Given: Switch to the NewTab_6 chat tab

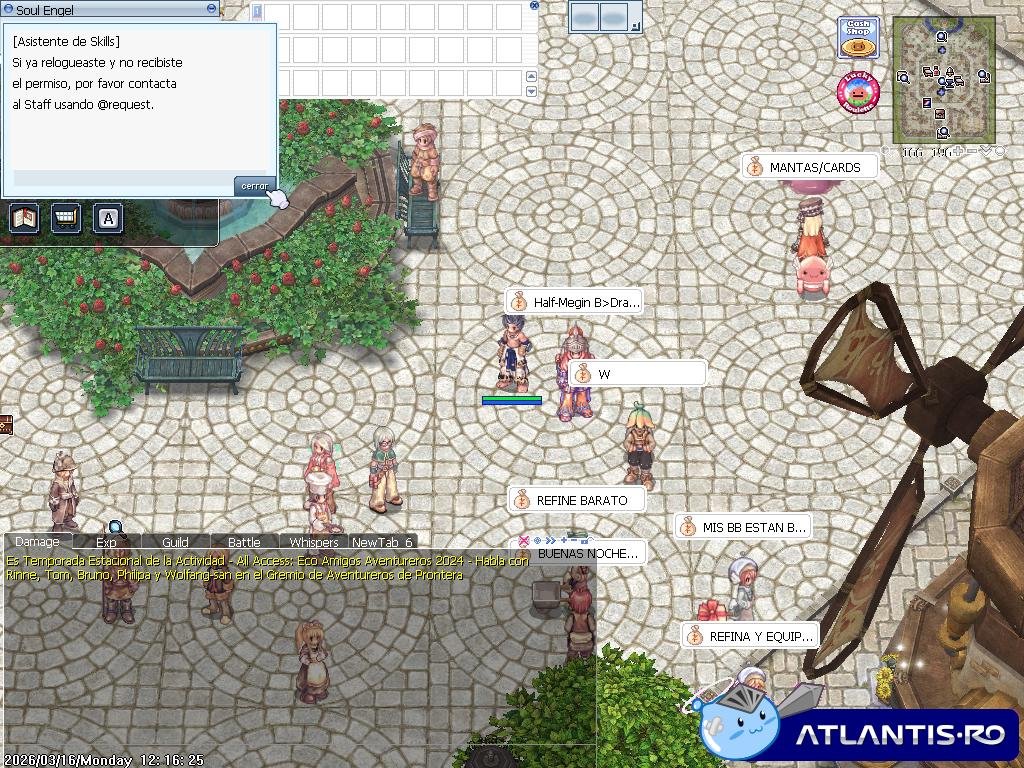Looking at the screenshot, I should tap(382, 542).
